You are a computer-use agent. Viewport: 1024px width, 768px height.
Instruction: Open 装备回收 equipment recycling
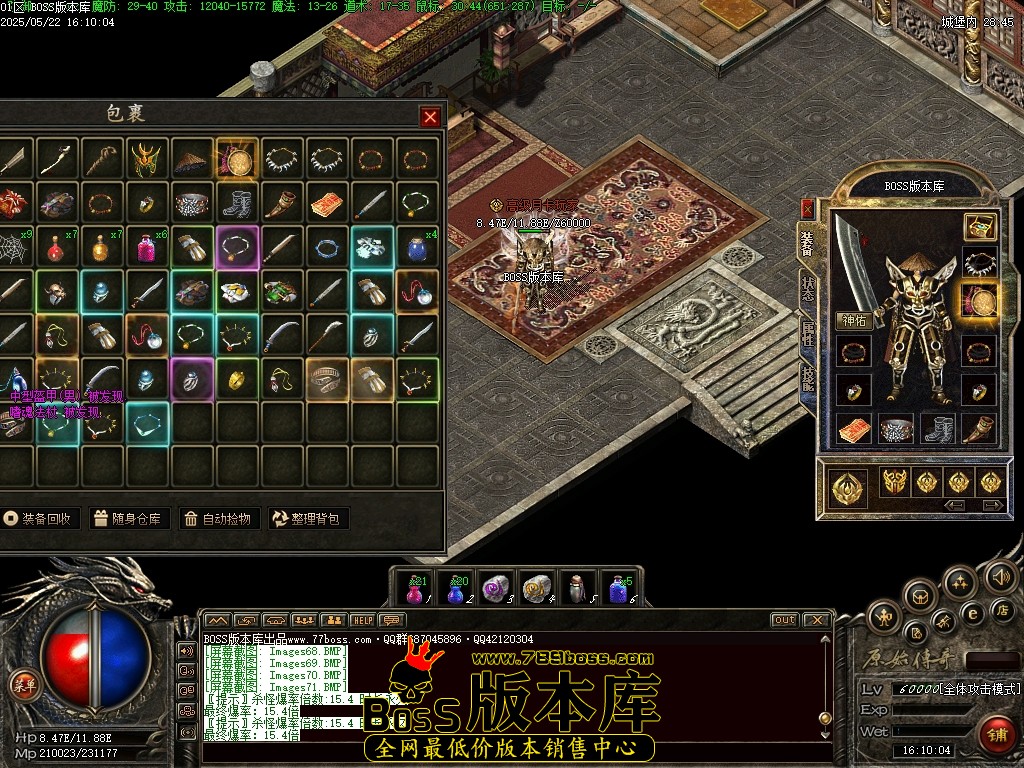(39, 518)
